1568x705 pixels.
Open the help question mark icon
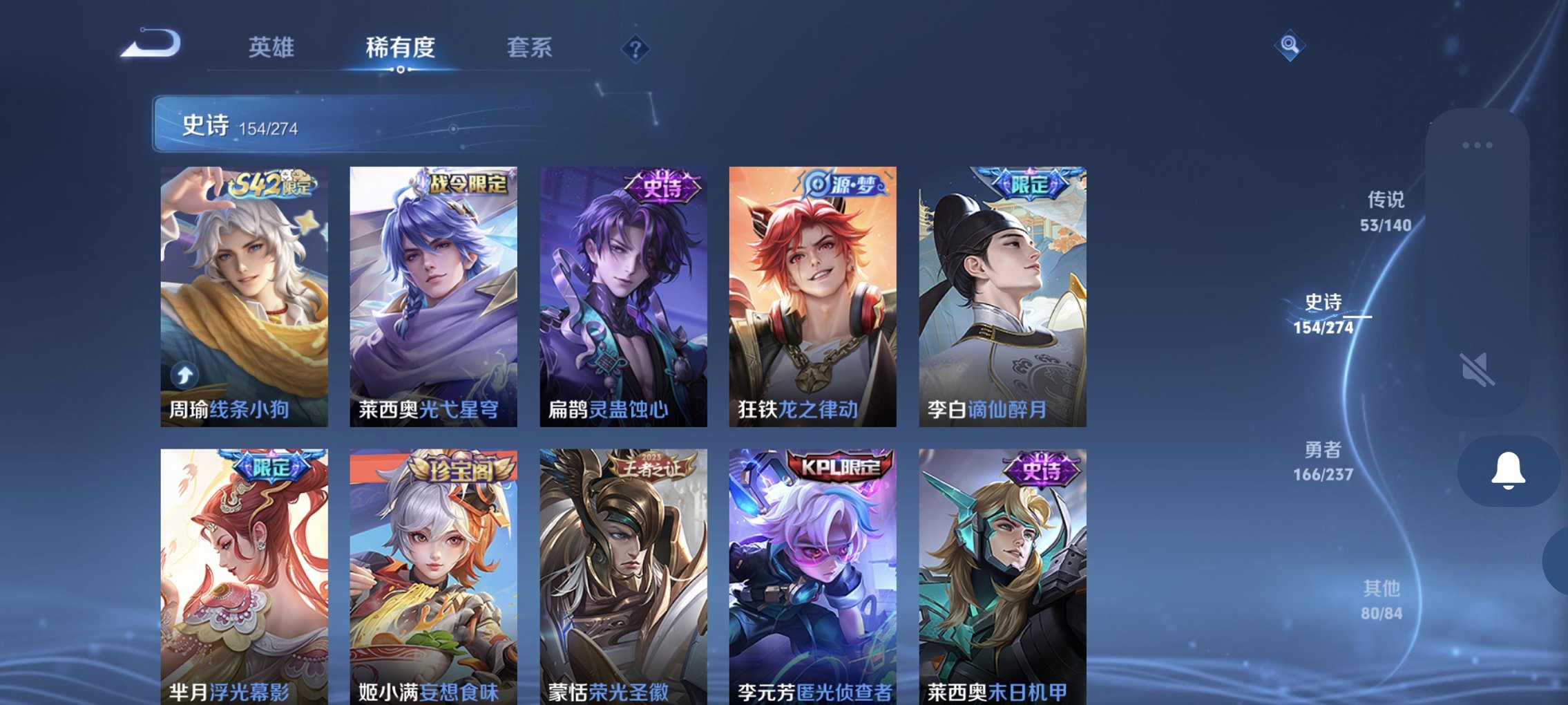(636, 48)
